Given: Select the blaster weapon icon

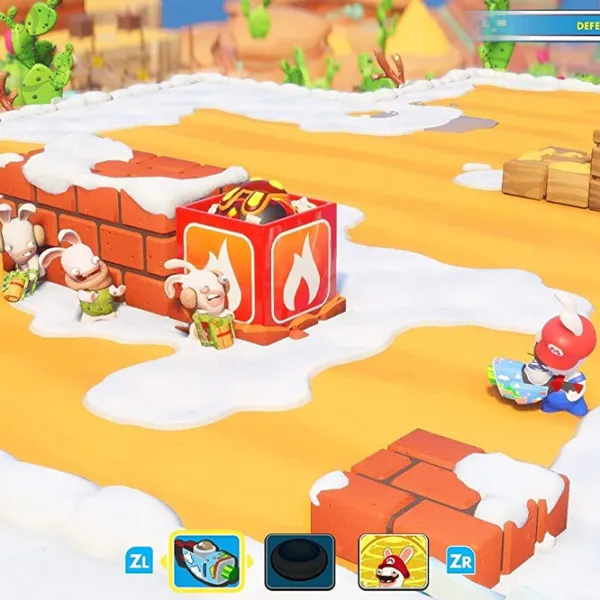Looking at the screenshot, I should 208,561.
